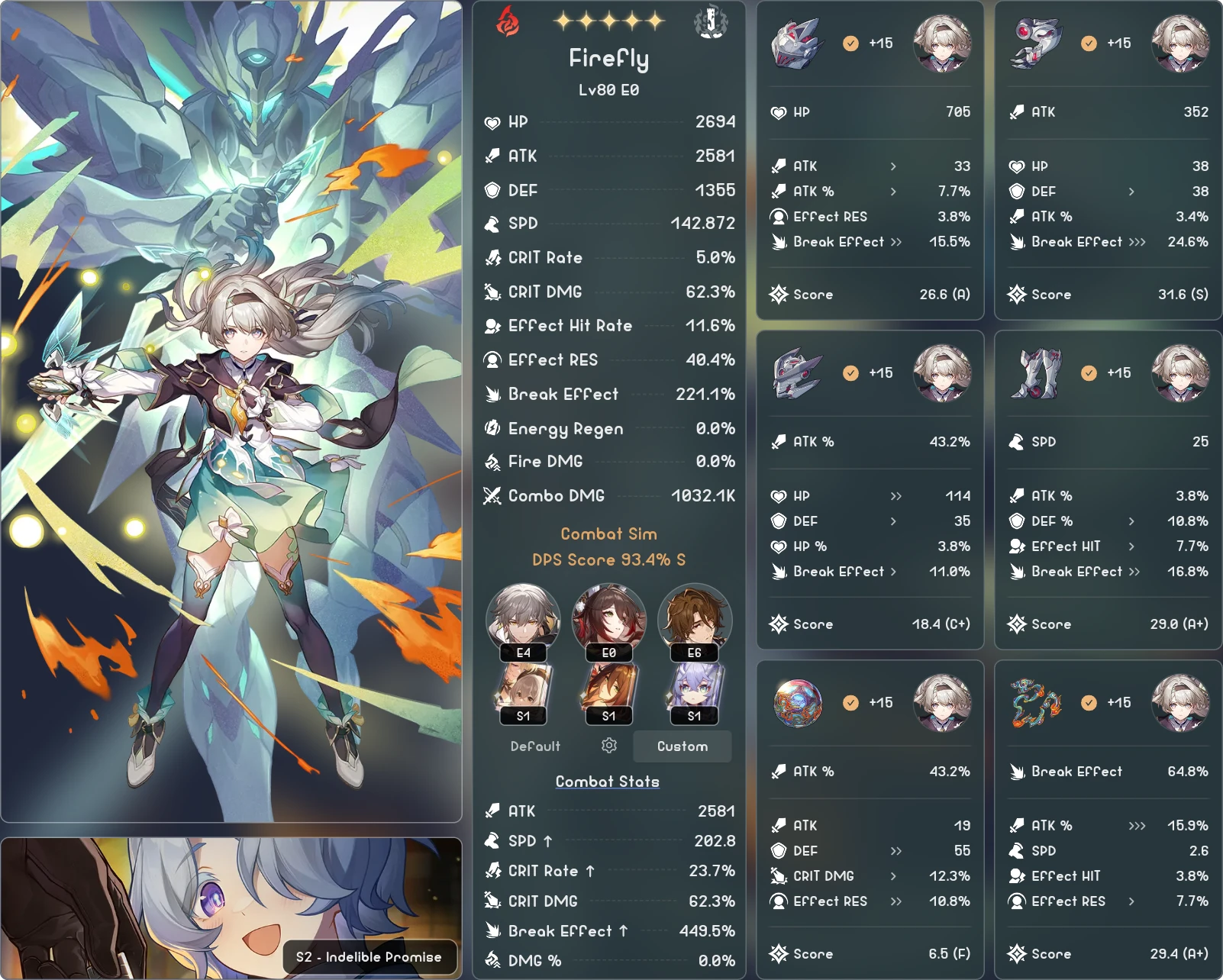Open the combat simulation settings gear
This screenshot has width=1223, height=980.
click(x=608, y=746)
